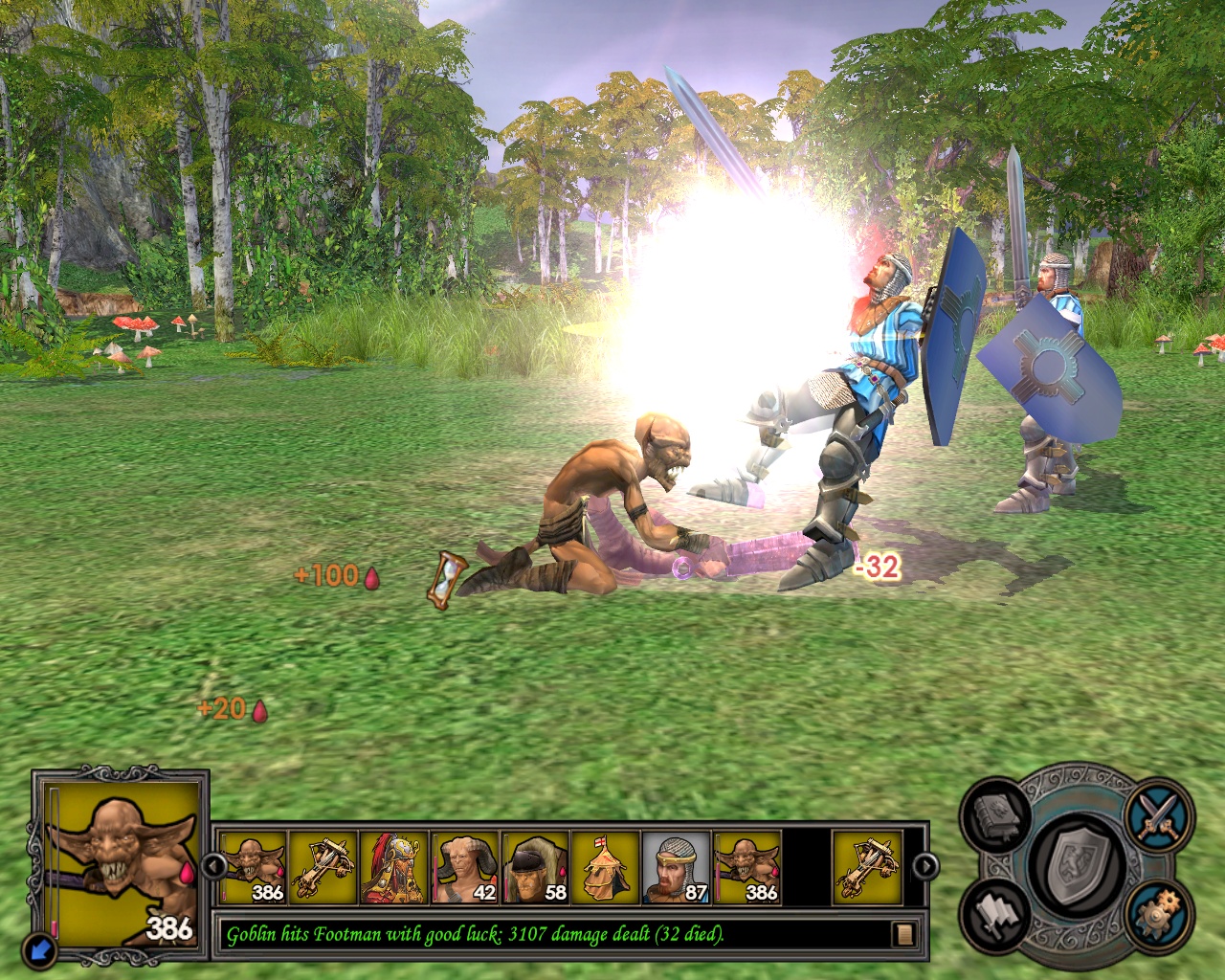Click the turn bar's left arrow
The width and height of the screenshot is (1225, 980).
[x=214, y=867]
